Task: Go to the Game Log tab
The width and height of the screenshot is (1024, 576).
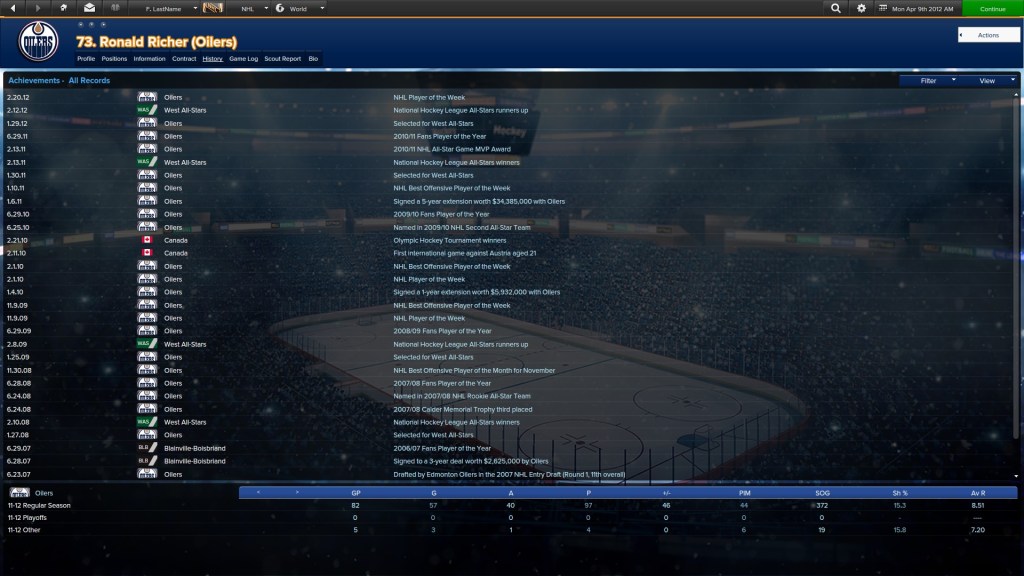Action: click(243, 59)
